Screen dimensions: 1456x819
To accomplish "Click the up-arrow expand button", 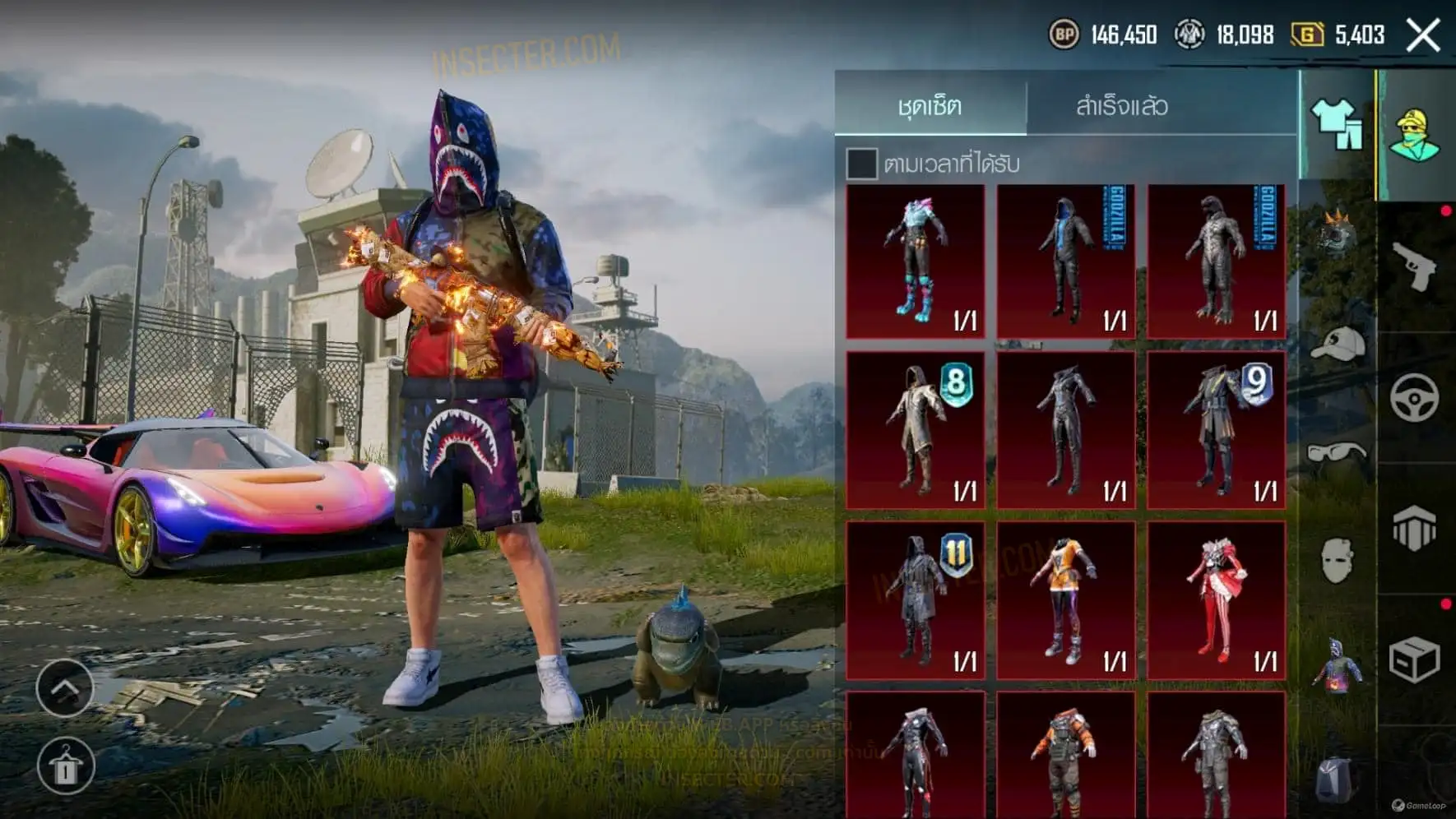I will (x=64, y=687).
